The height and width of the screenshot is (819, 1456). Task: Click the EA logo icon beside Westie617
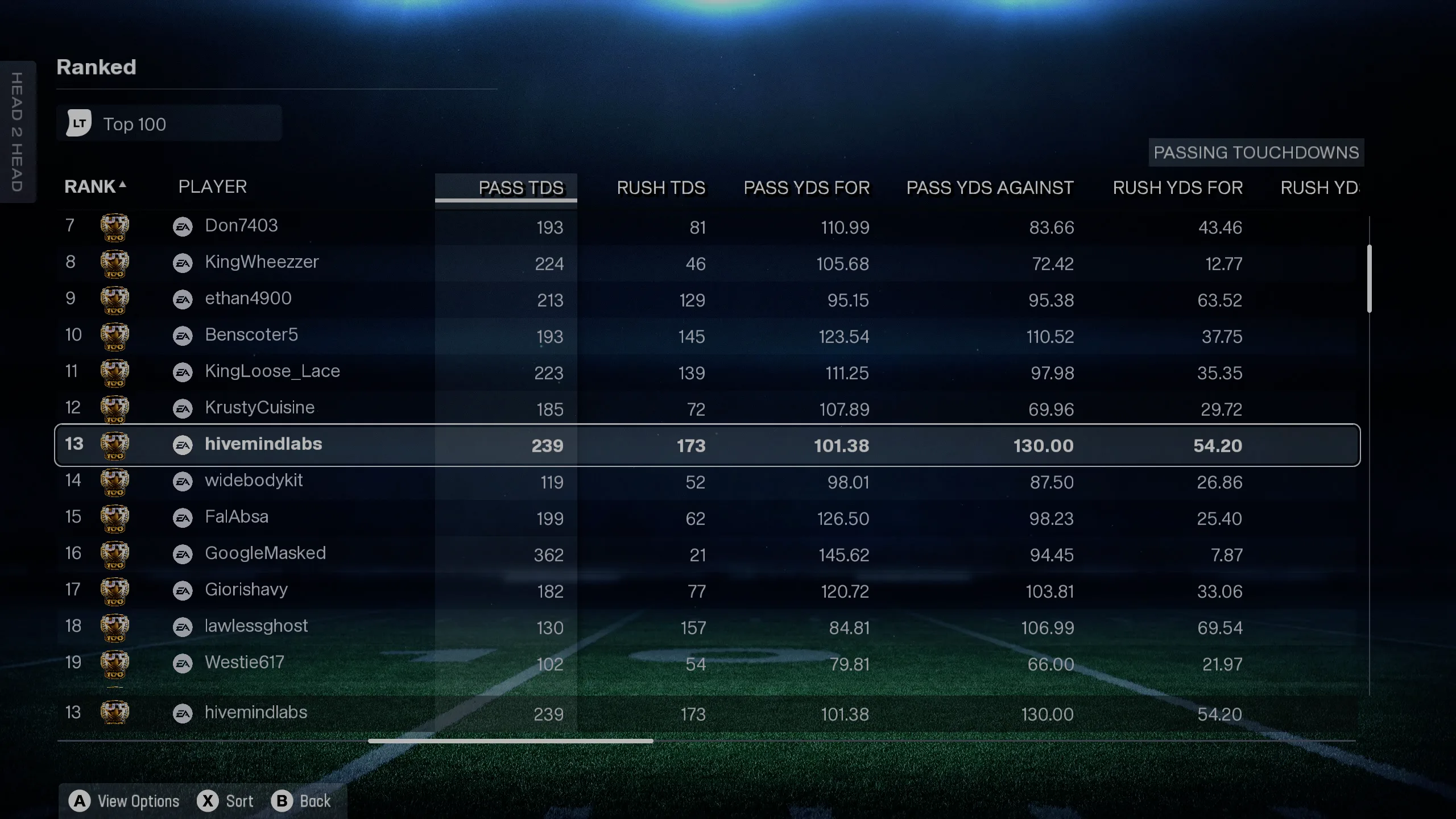tap(183, 664)
